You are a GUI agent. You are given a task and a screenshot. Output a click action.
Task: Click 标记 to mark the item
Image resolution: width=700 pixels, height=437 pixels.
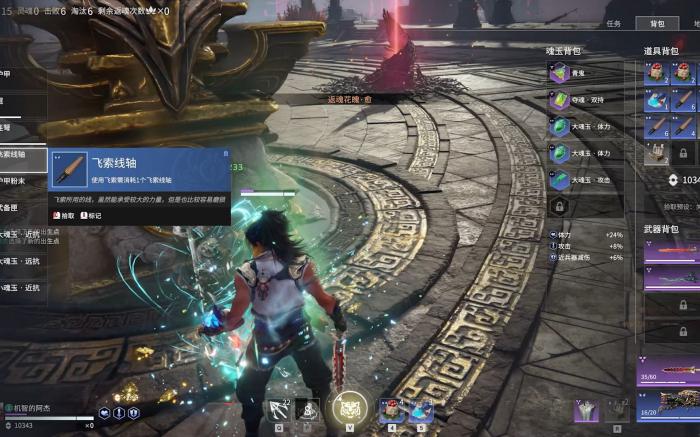click(90, 215)
